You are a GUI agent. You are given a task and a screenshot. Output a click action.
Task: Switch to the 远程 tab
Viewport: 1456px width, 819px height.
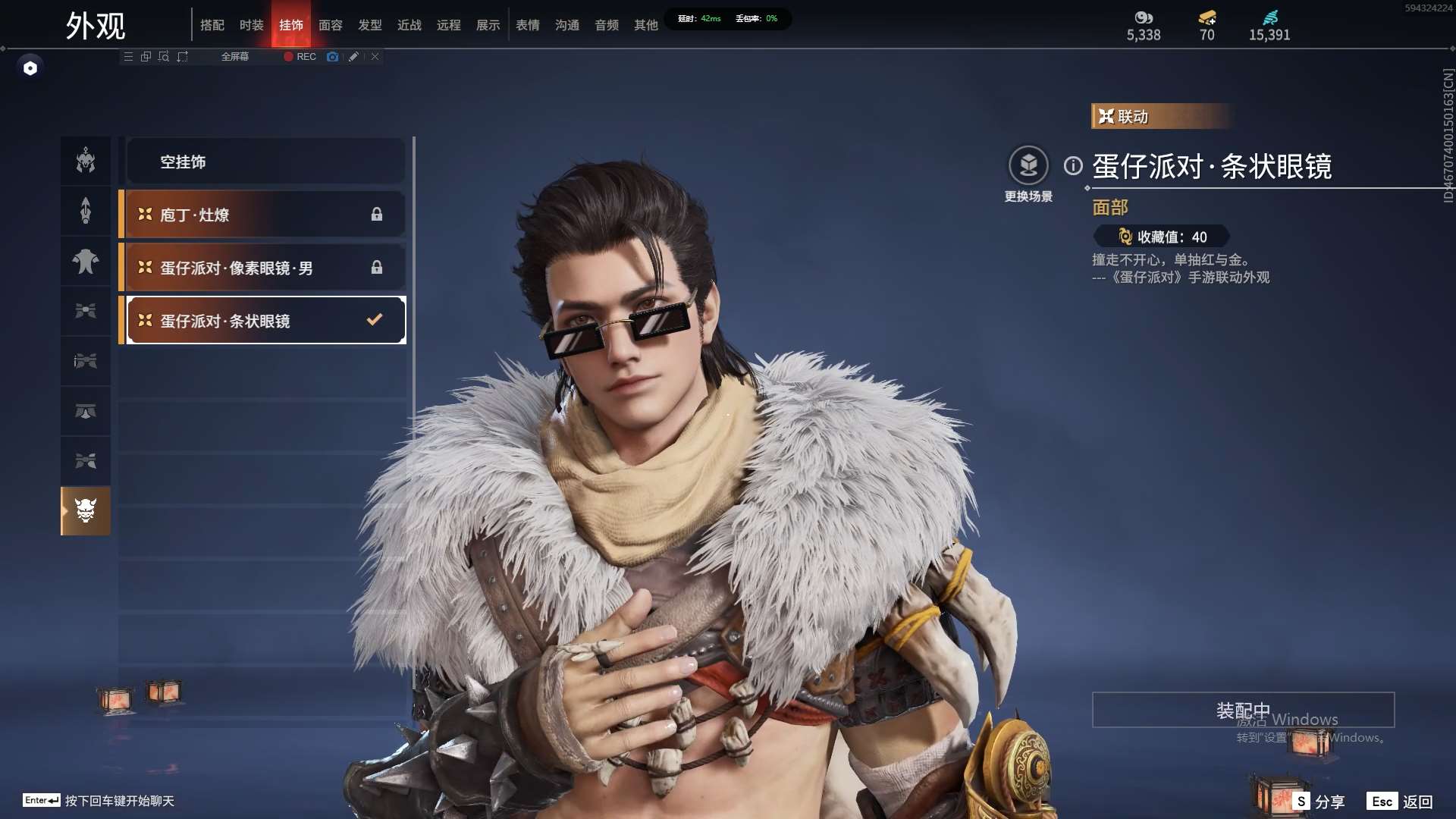(449, 25)
